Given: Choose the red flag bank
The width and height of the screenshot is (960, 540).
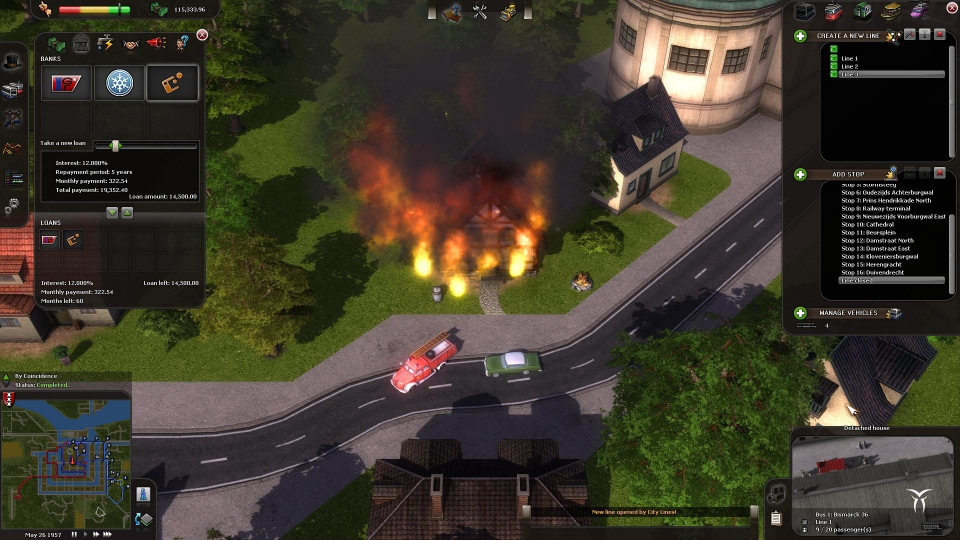Looking at the screenshot, I should tap(66, 83).
